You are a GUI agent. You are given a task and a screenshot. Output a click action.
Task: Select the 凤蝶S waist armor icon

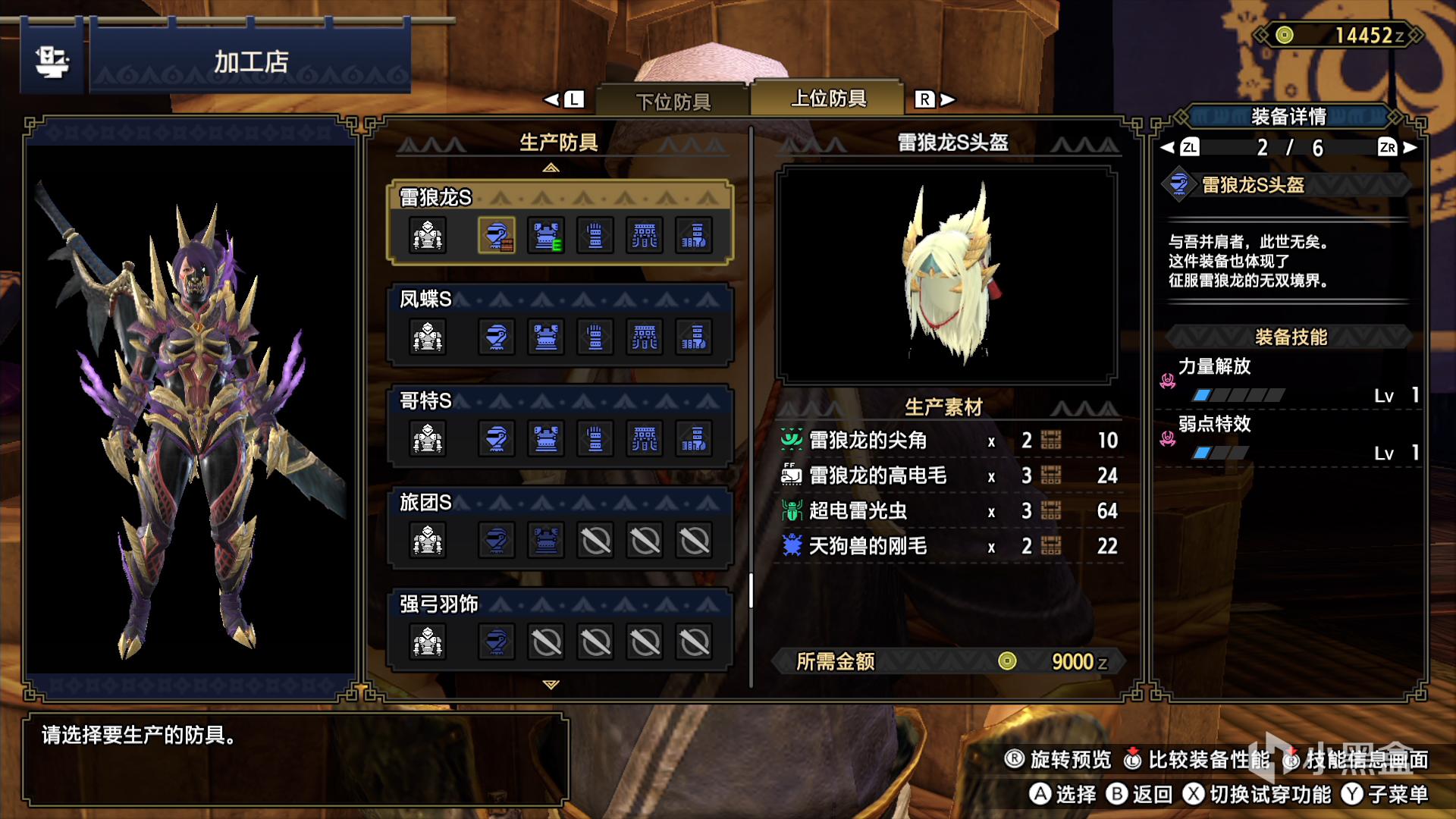645,337
